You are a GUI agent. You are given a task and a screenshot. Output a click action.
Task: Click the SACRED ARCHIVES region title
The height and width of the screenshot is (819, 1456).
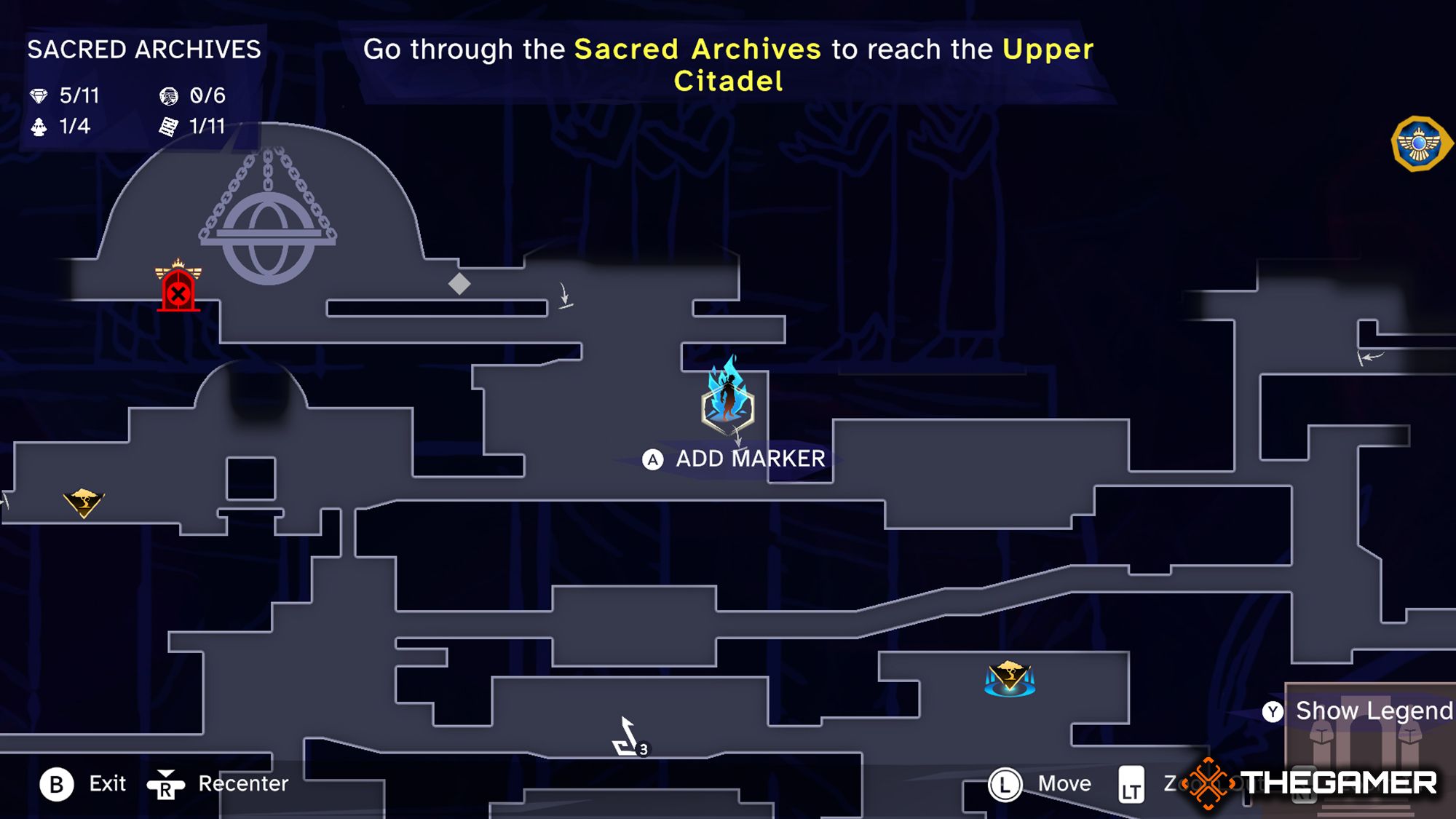click(x=143, y=51)
